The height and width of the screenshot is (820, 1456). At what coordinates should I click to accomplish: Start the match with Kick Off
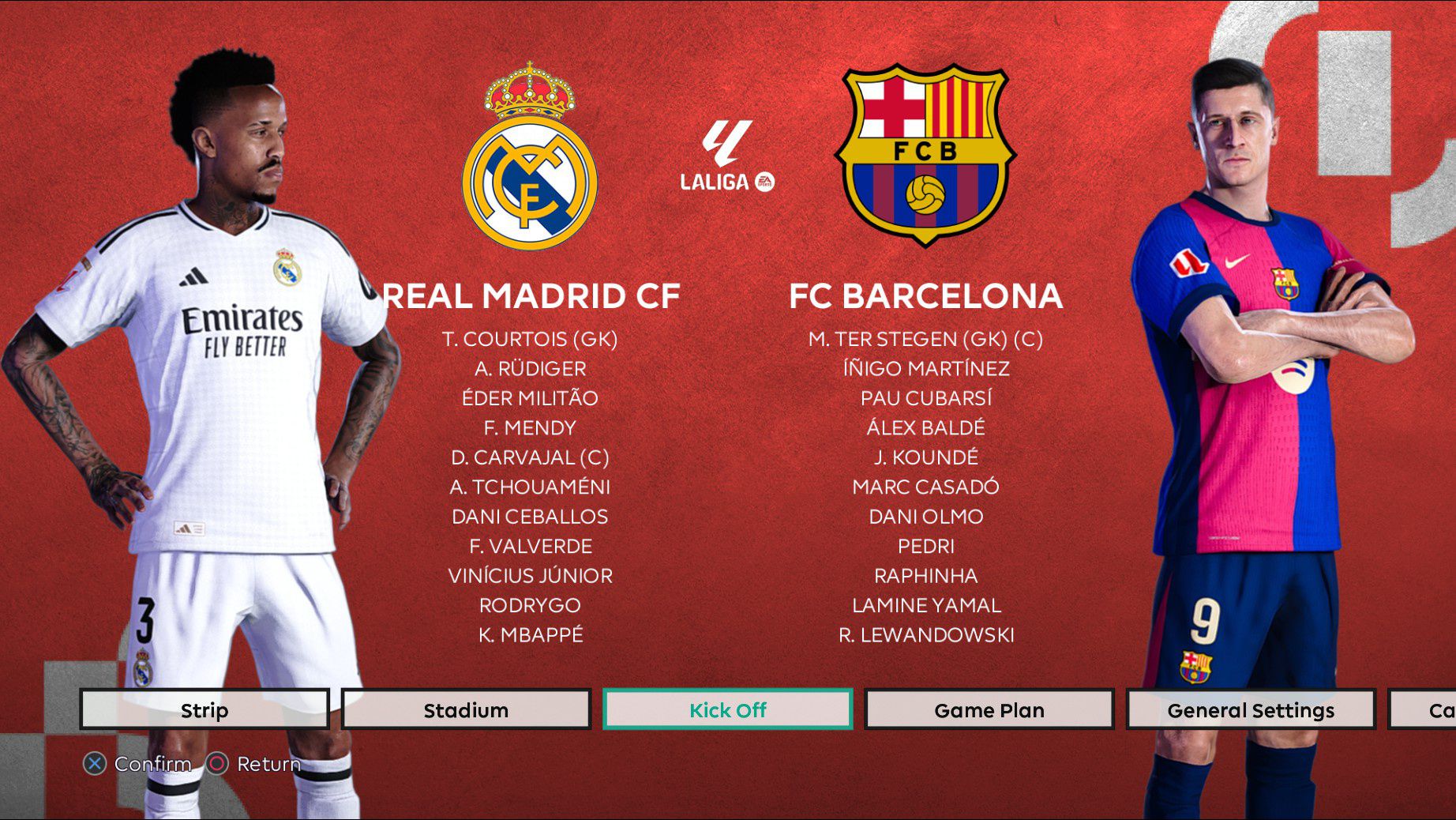tap(727, 709)
